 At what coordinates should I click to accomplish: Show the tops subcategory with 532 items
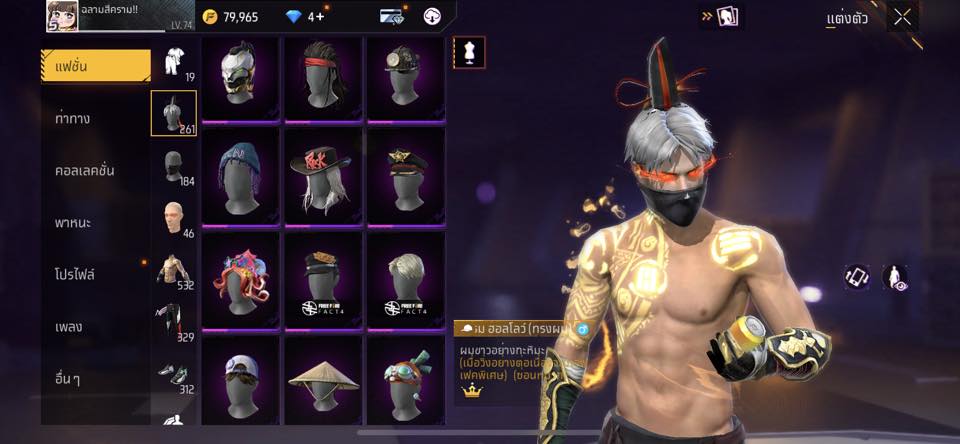[x=174, y=271]
